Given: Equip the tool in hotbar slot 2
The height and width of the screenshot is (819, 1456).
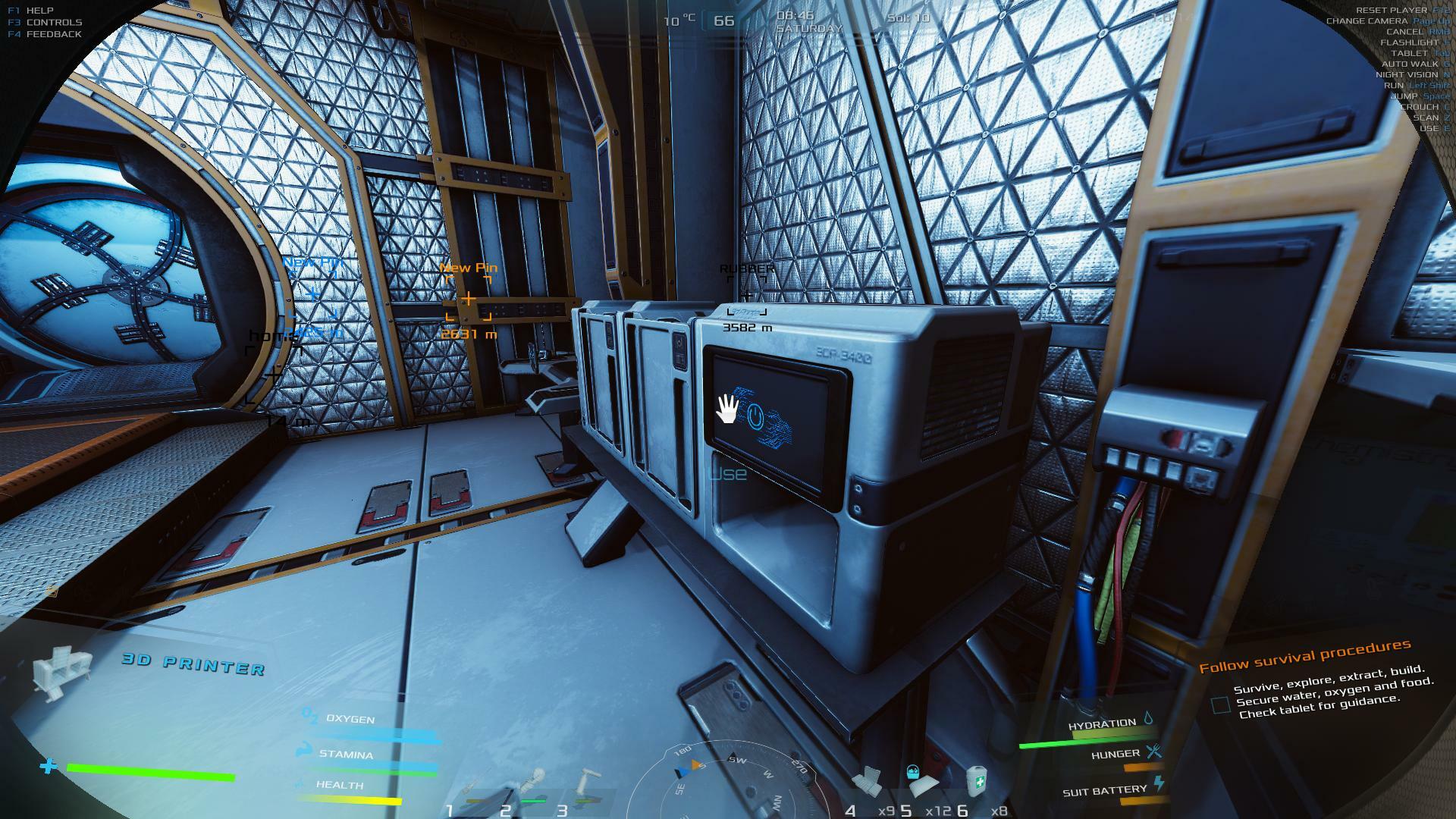Looking at the screenshot, I should click(534, 785).
